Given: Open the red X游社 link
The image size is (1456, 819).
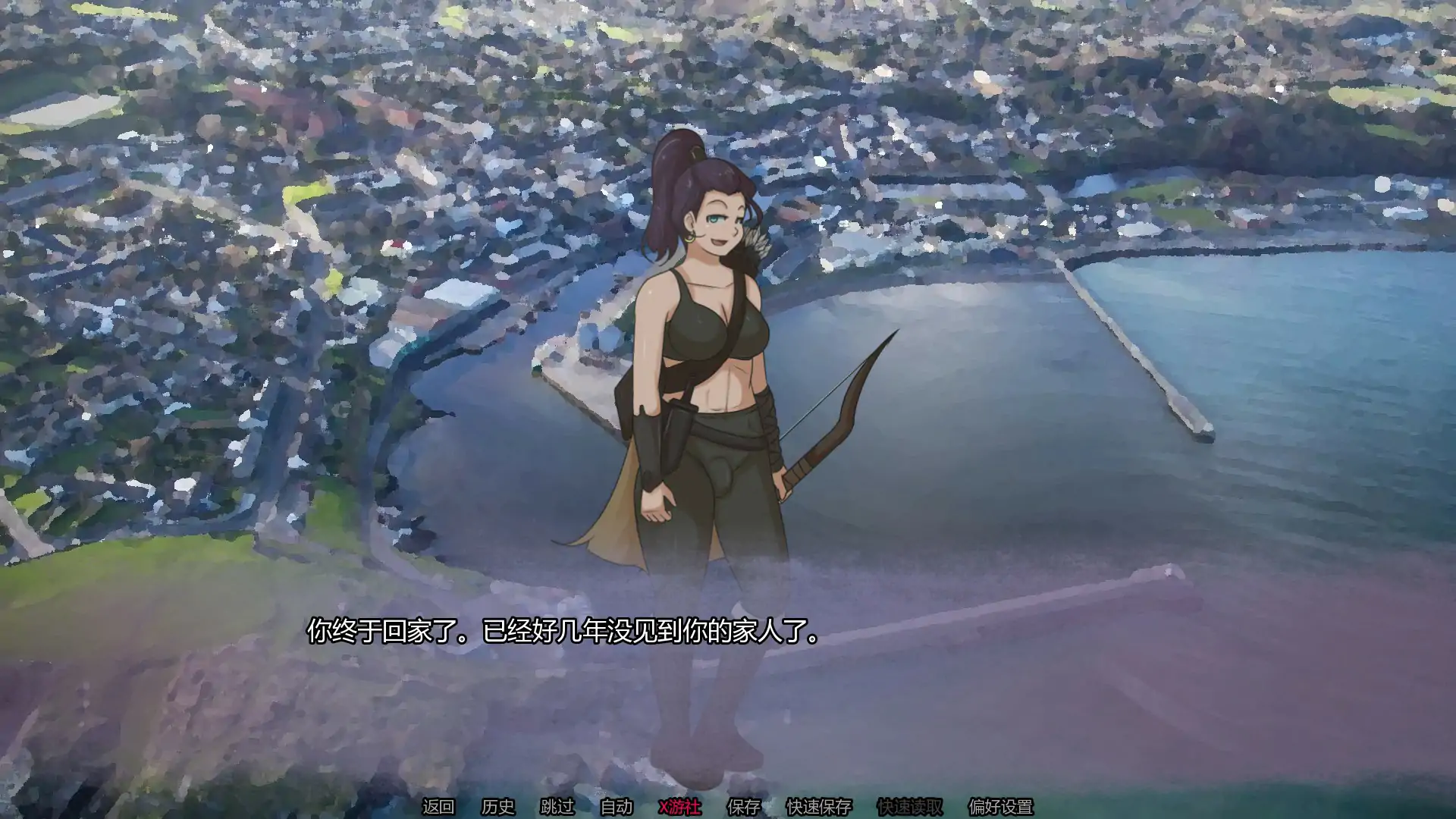Looking at the screenshot, I should (679, 807).
